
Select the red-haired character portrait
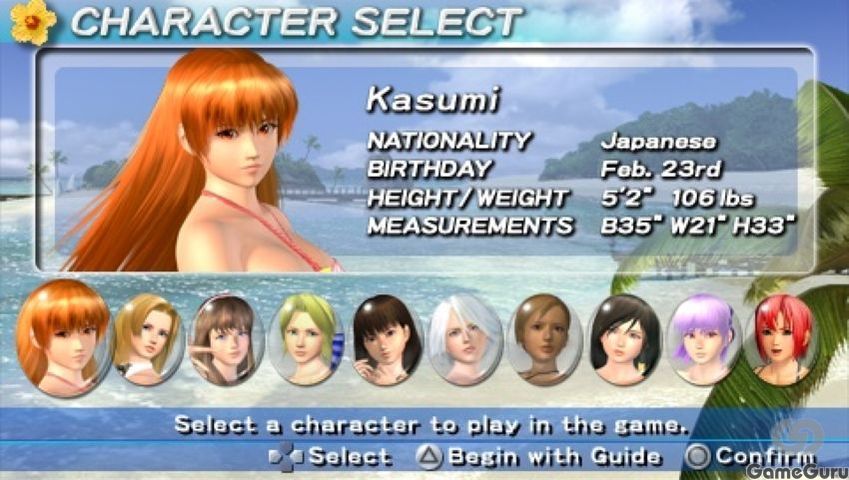(x=781, y=336)
